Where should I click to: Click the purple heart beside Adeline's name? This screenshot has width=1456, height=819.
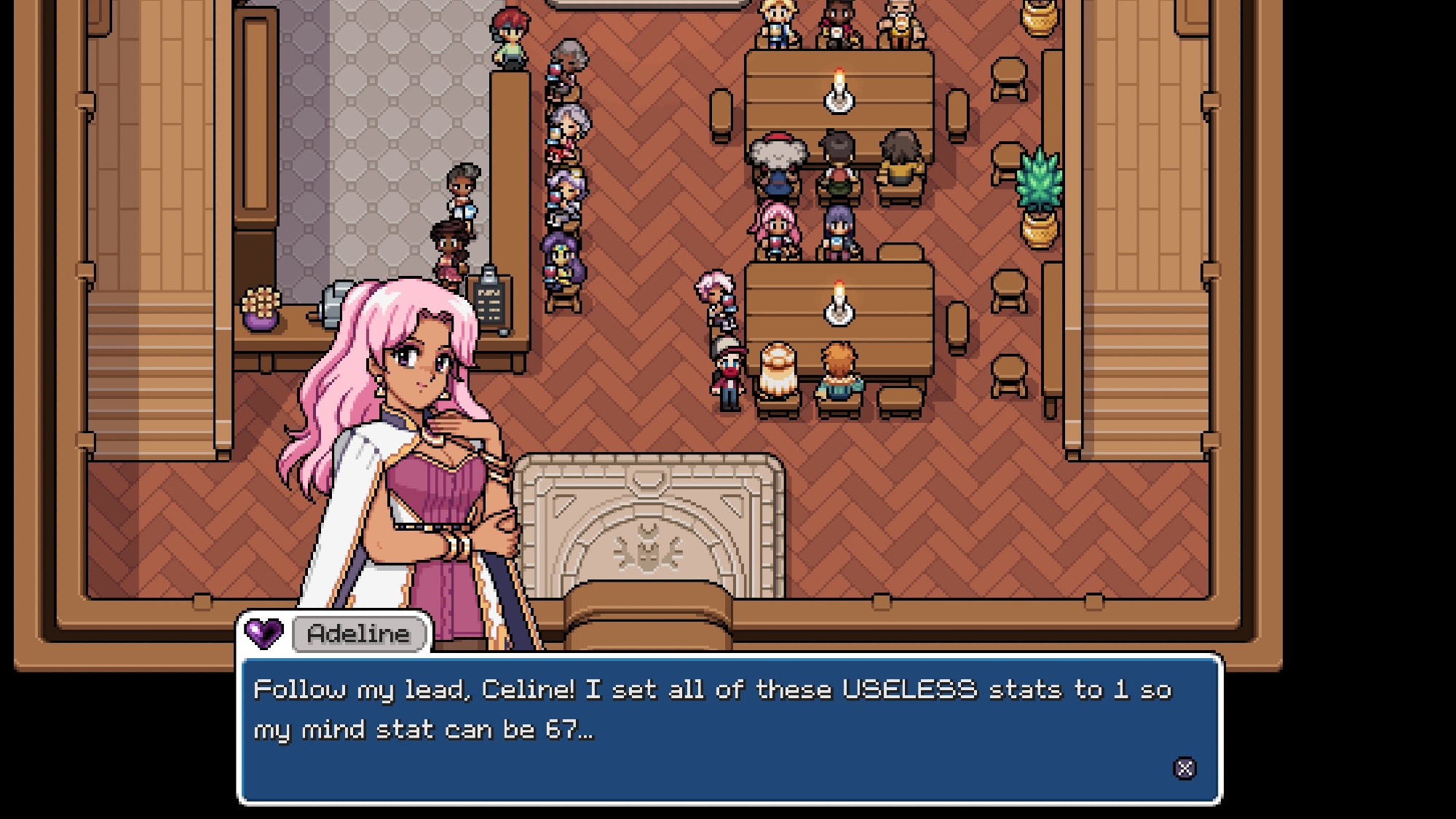(x=264, y=633)
